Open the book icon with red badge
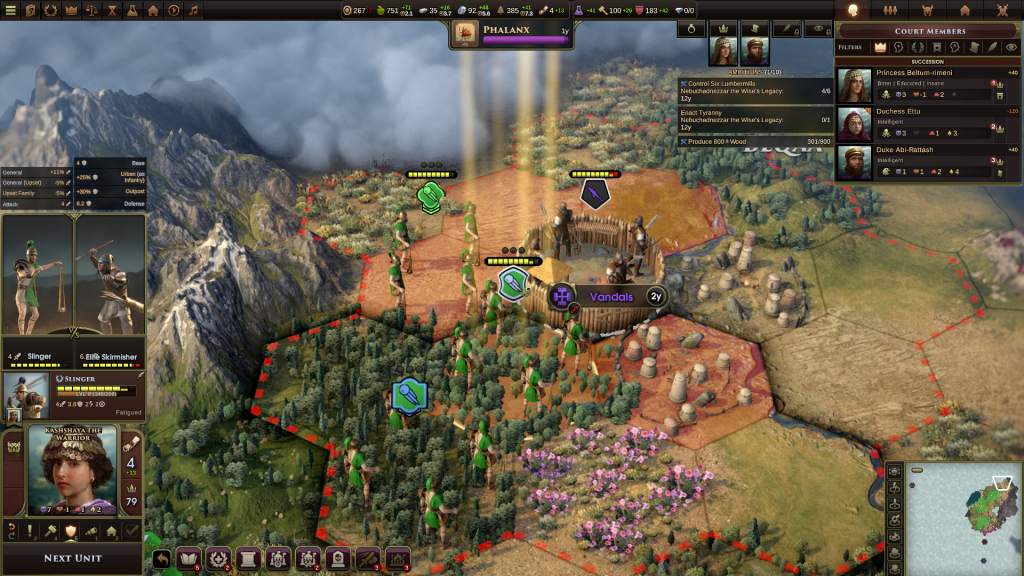The height and width of the screenshot is (576, 1024). (x=189, y=559)
